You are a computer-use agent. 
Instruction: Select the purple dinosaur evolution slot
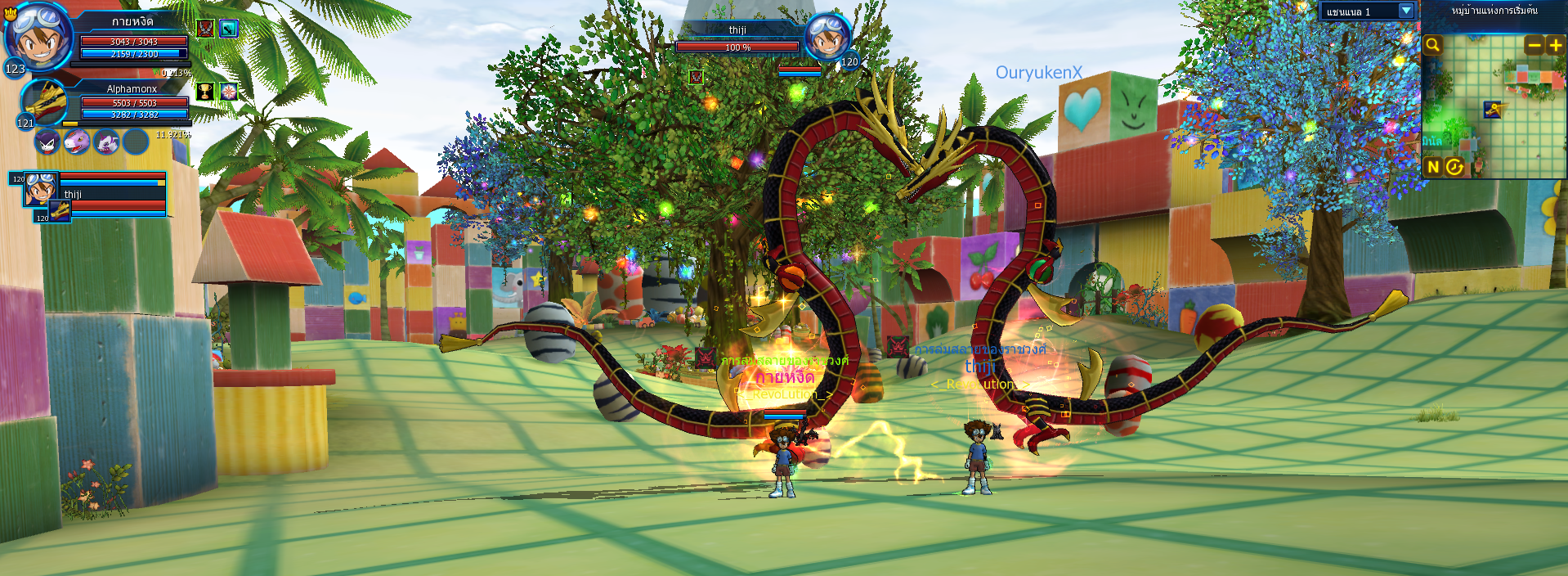point(78,142)
